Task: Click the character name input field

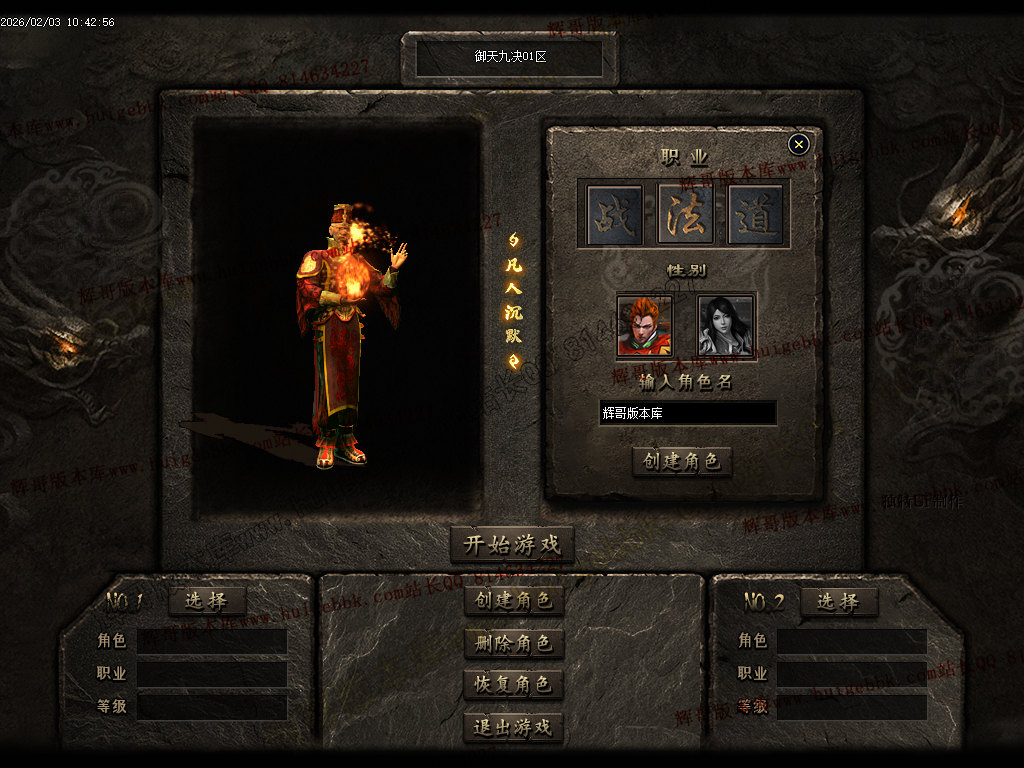Action: pyautogui.click(x=688, y=413)
